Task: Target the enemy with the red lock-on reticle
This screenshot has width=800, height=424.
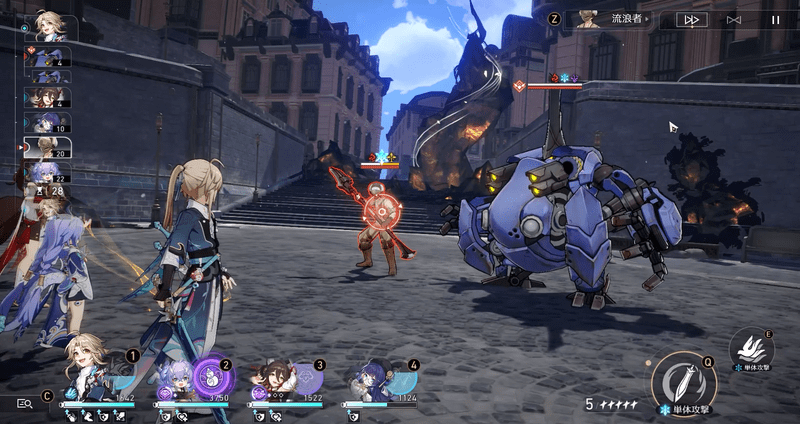Action: [x=379, y=210]
